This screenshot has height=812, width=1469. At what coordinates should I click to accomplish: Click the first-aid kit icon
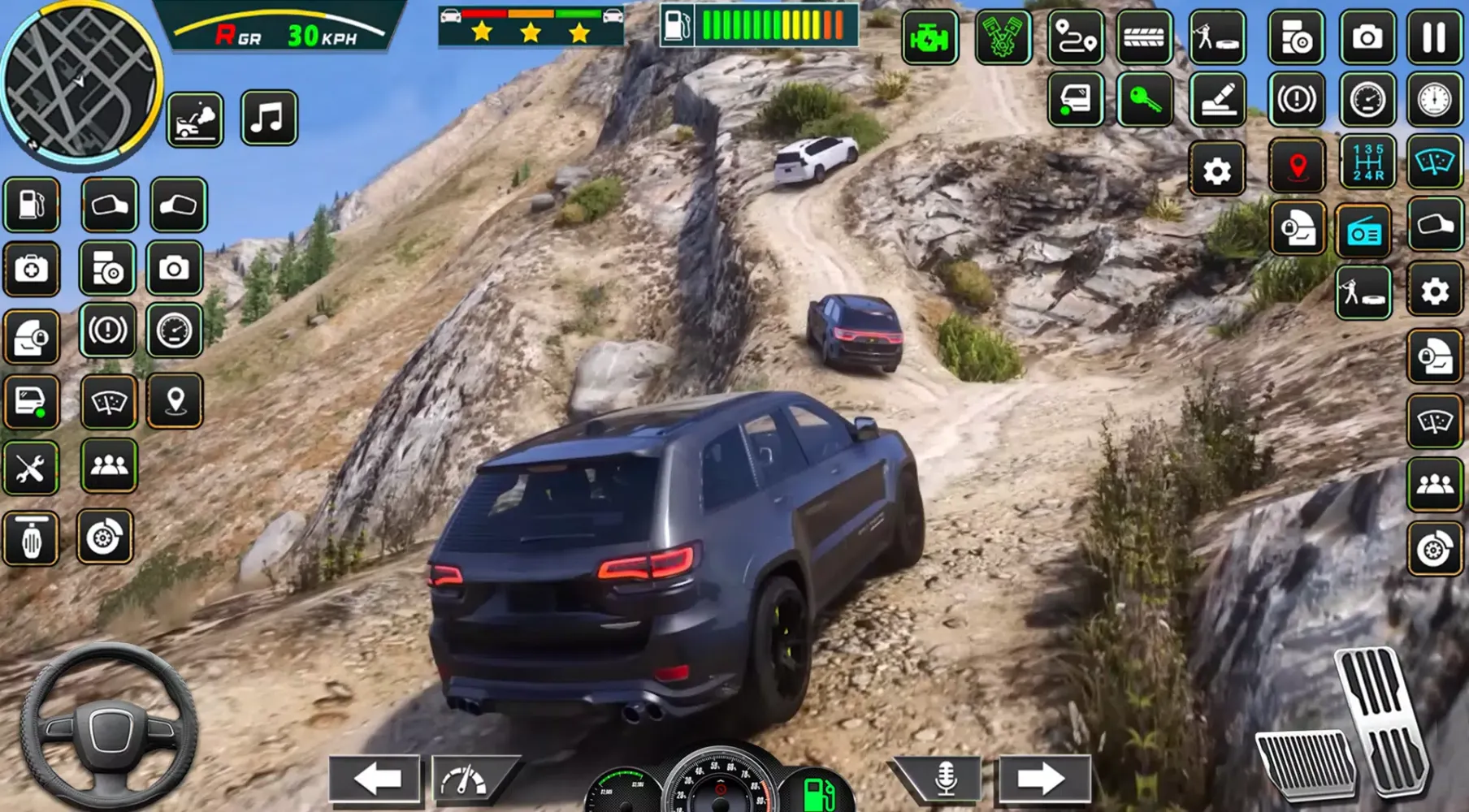pyautogui.click(x=31, y=269)
